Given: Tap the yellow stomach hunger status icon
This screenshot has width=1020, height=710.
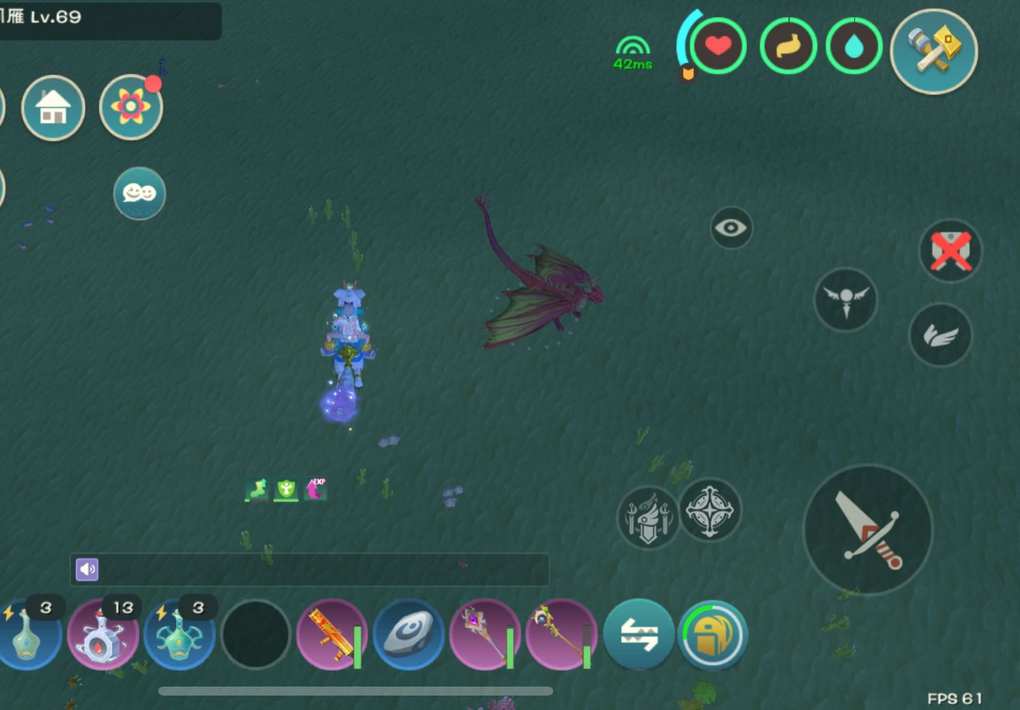Looking at the screenshot, I should tap(788, 46).
